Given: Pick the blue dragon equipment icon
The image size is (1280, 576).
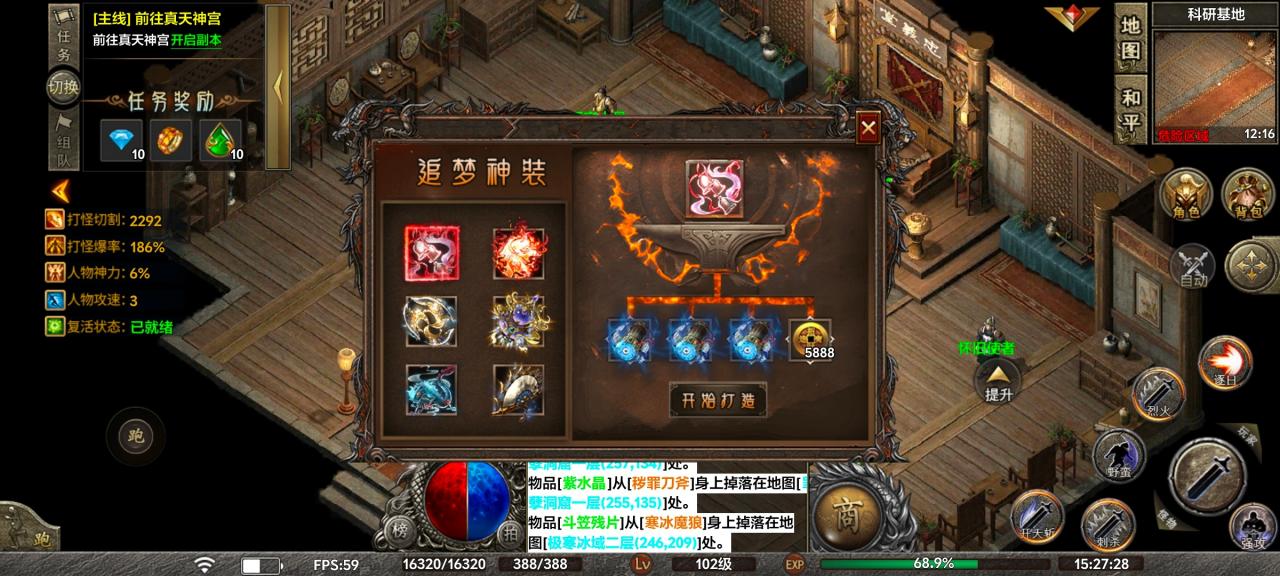Looking at the screenshot, I should pos(432,390).
